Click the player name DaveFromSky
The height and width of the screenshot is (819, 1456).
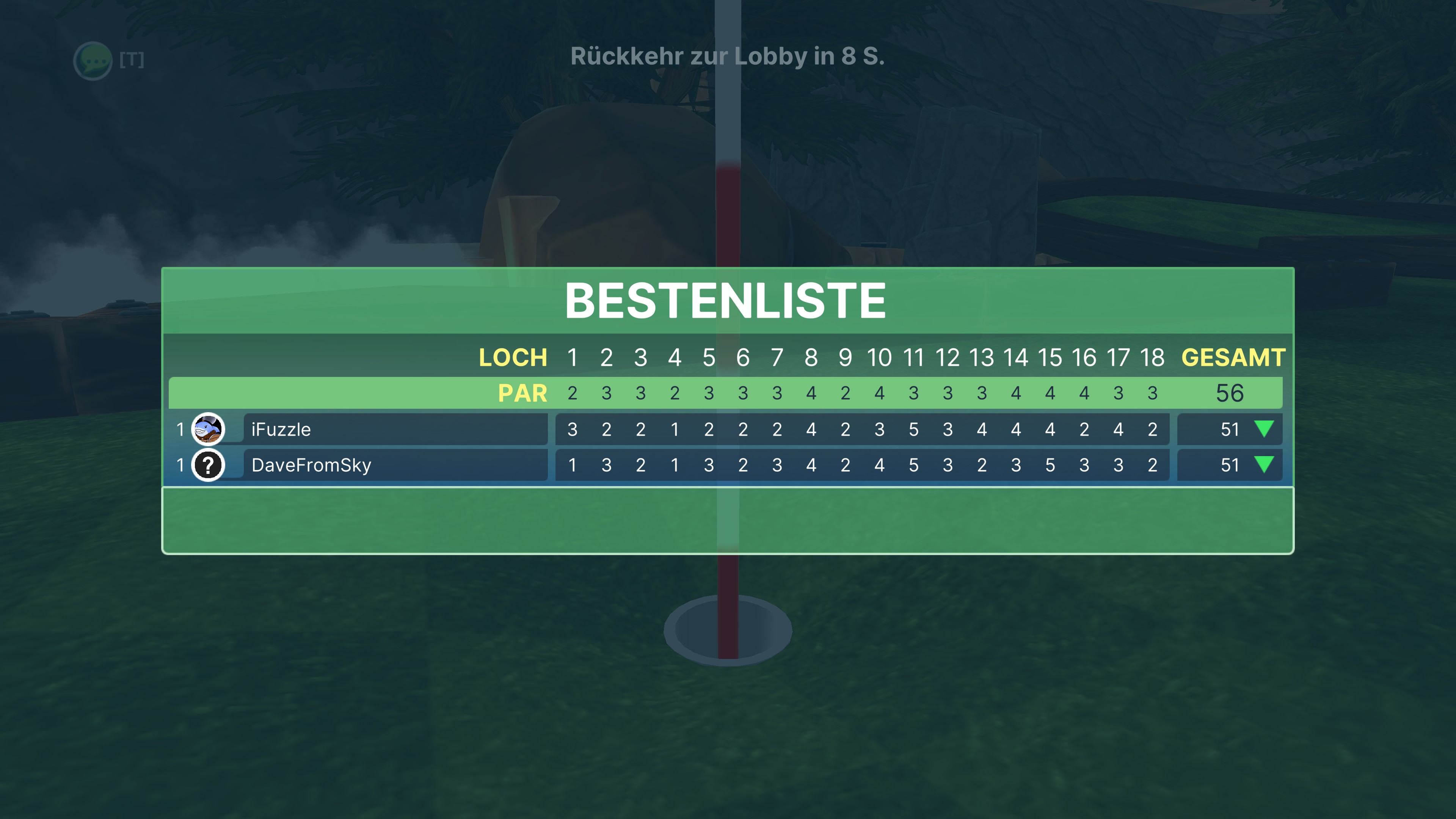point(311,465)
